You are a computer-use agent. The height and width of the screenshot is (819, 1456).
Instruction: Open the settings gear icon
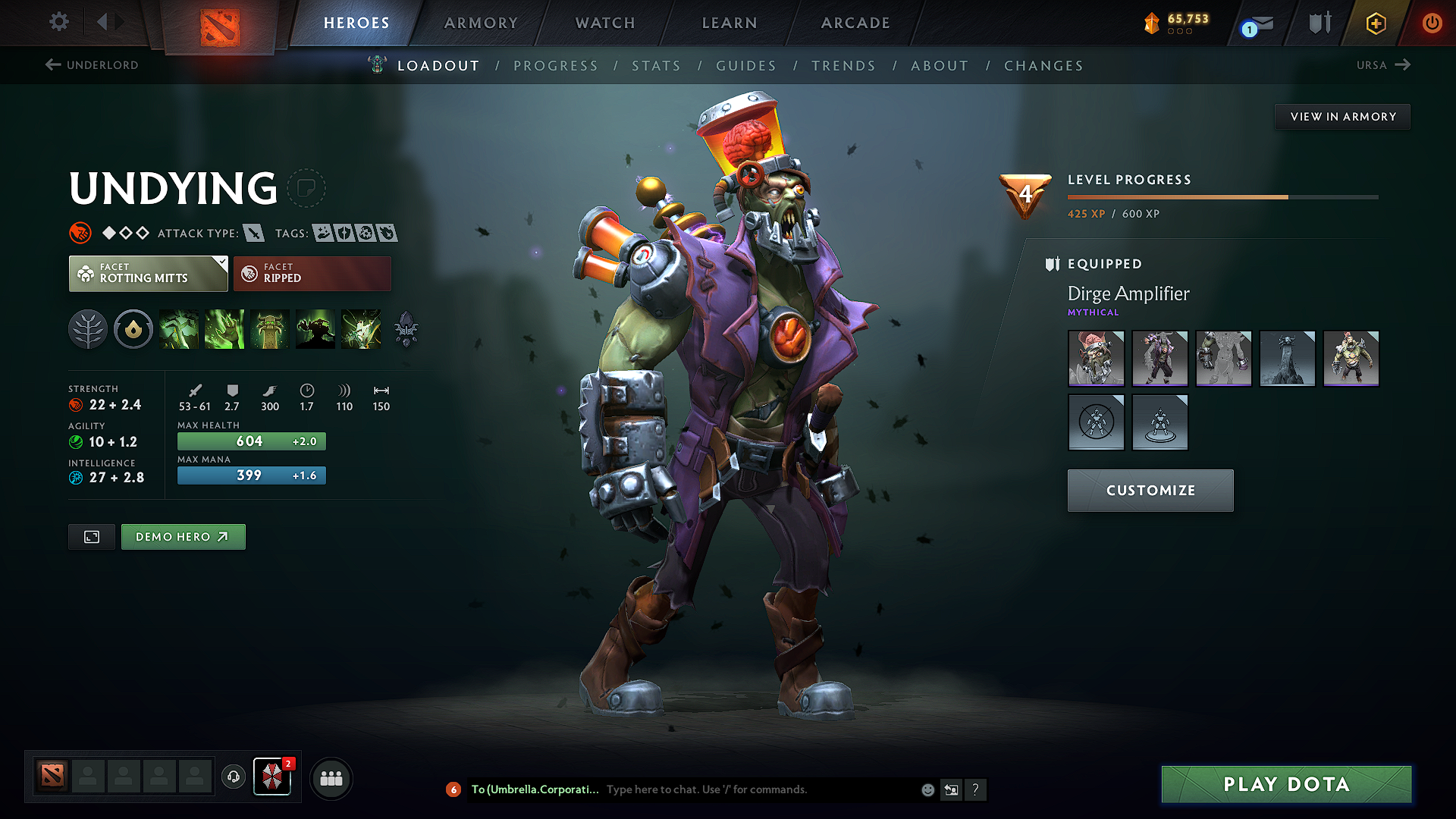pos(58,22)
